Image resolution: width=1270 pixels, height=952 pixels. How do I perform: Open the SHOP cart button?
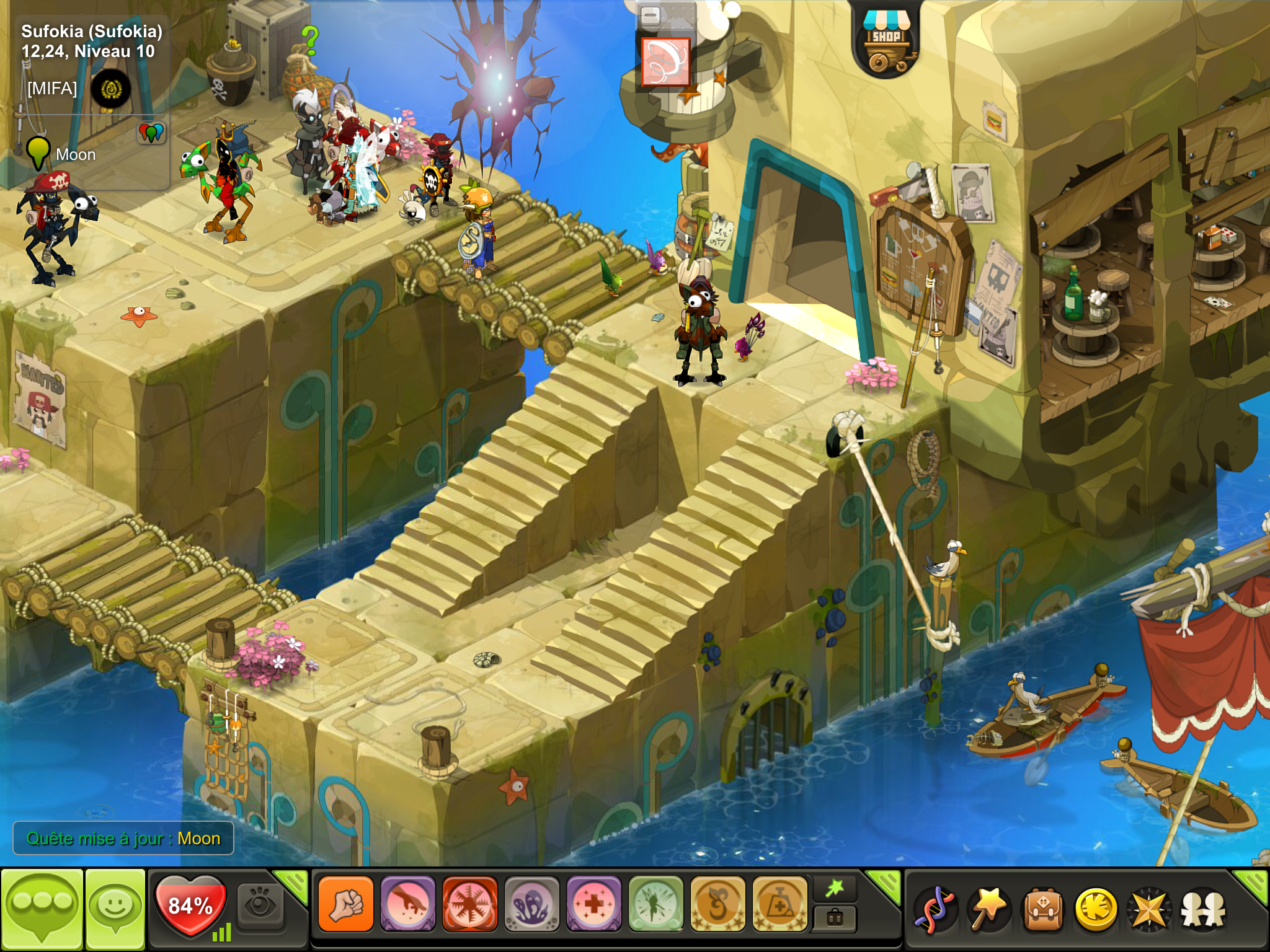886,42
